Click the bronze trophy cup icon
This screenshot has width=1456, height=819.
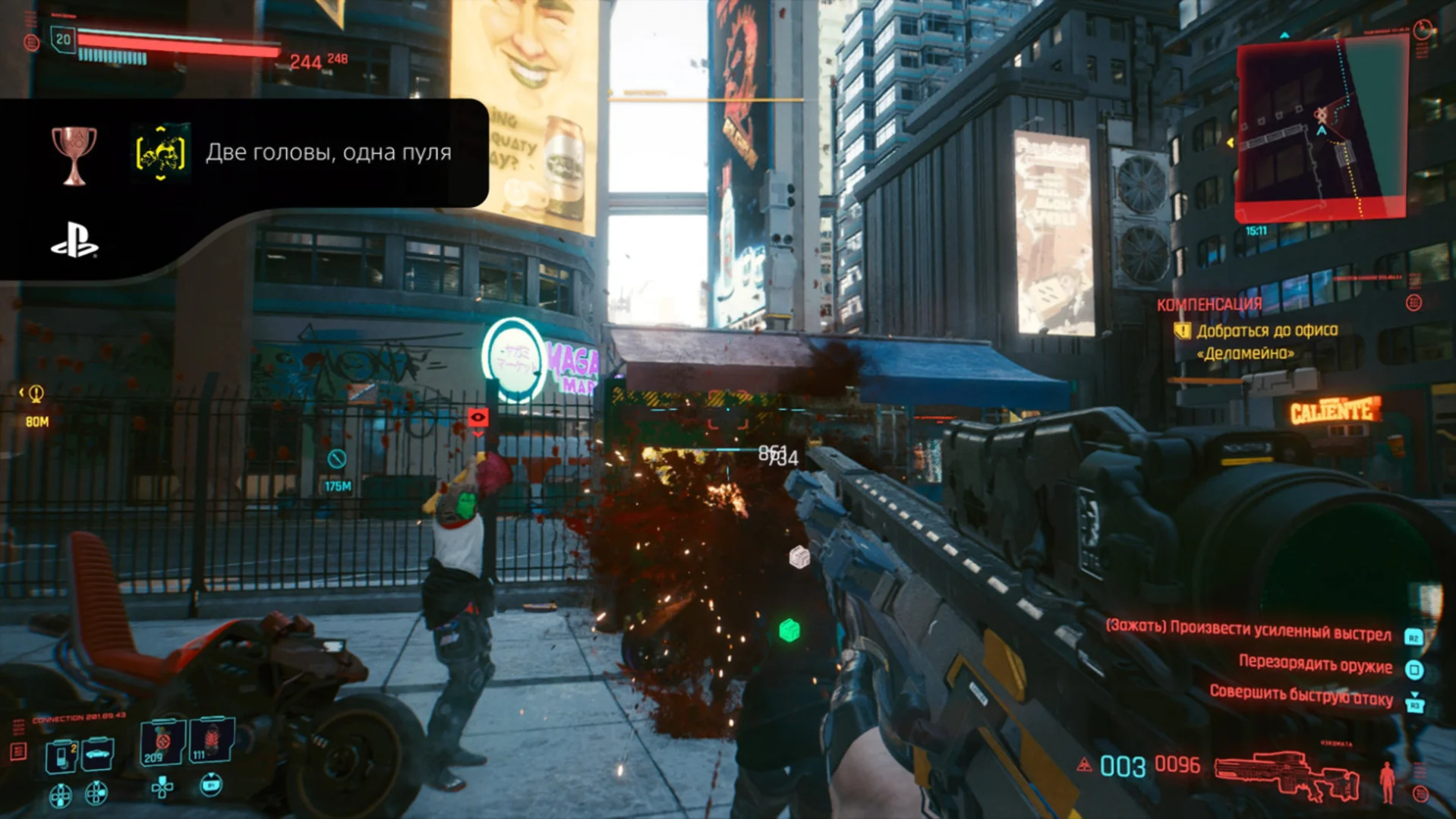[74, 155]
